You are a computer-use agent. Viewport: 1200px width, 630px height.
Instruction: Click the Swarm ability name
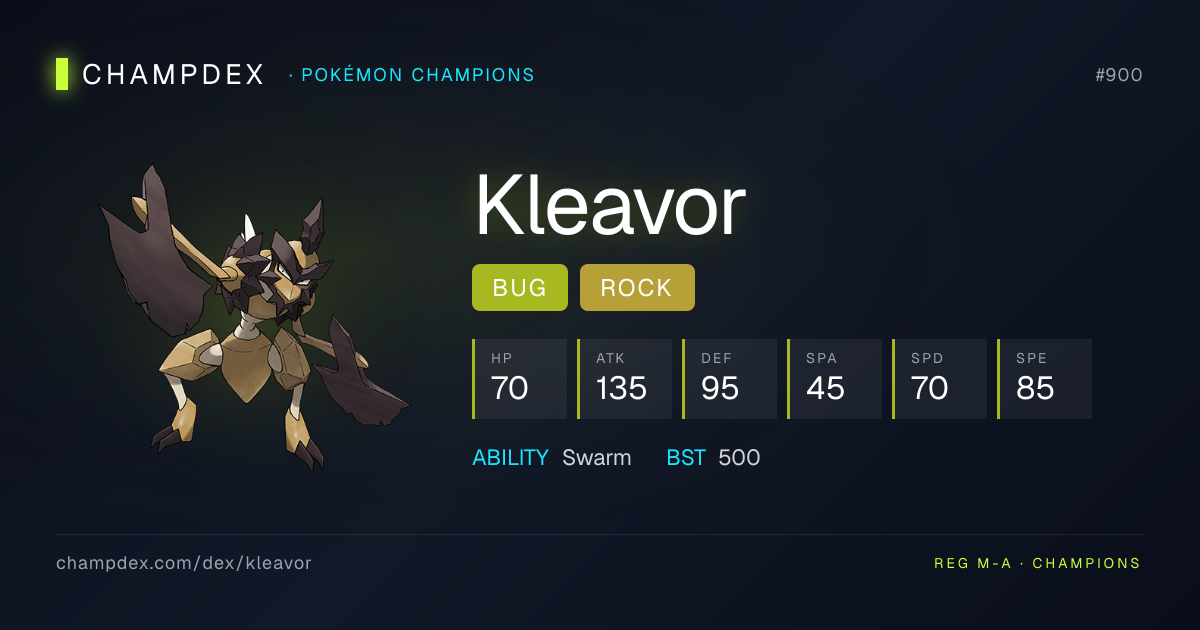click(596, 458)
